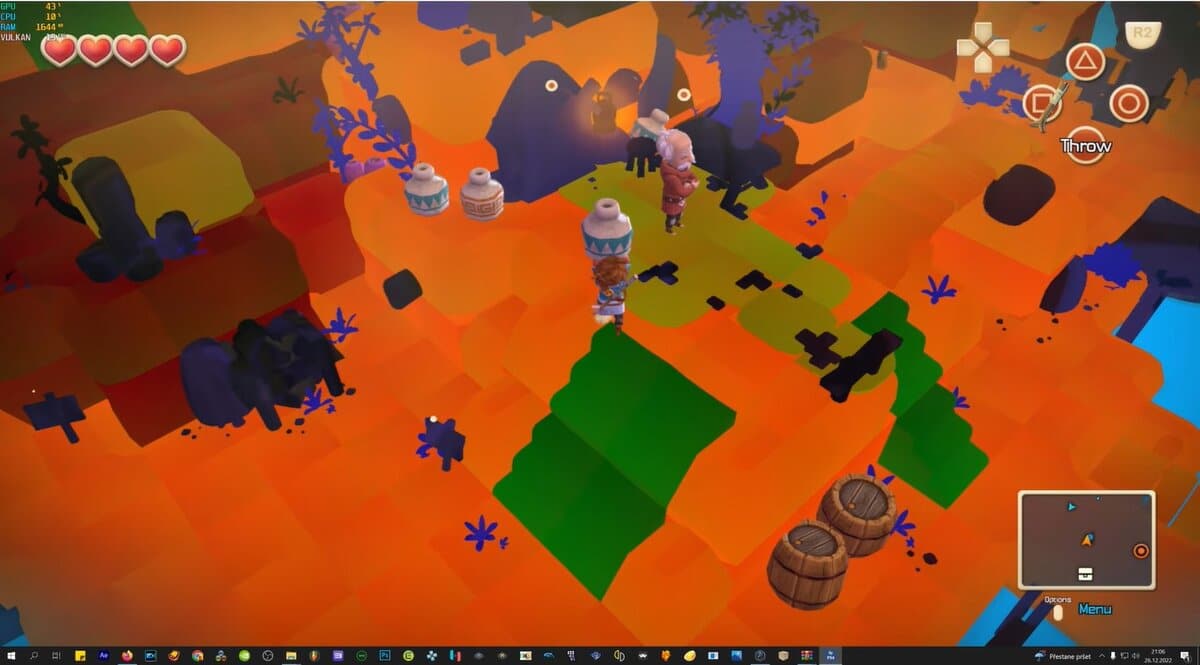This screenshot has width=1200, height=665.
Task: Select the blue arrow marker on the minimap
Action: coord(1072,507)
